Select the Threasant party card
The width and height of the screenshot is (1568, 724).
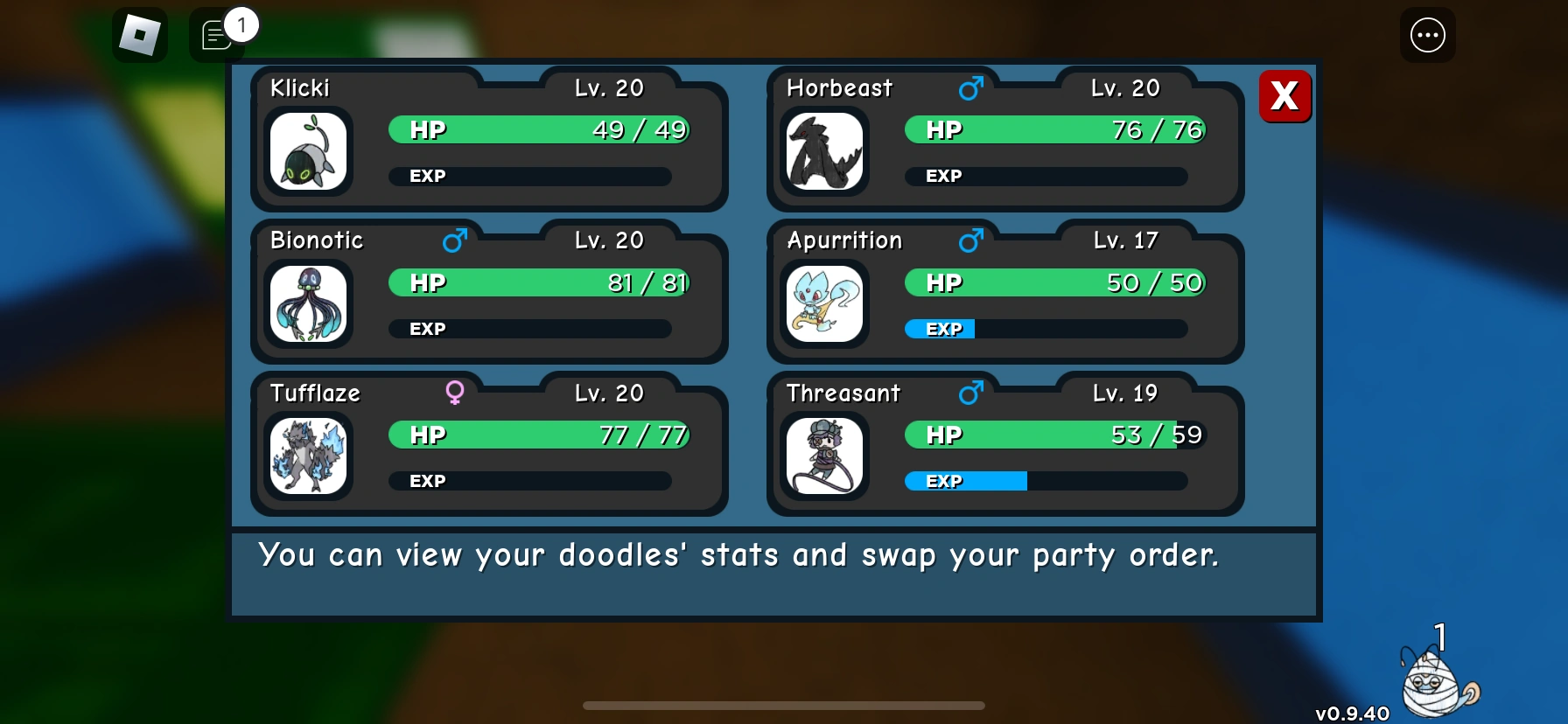pyautogui.click(x=1004, y=446)
